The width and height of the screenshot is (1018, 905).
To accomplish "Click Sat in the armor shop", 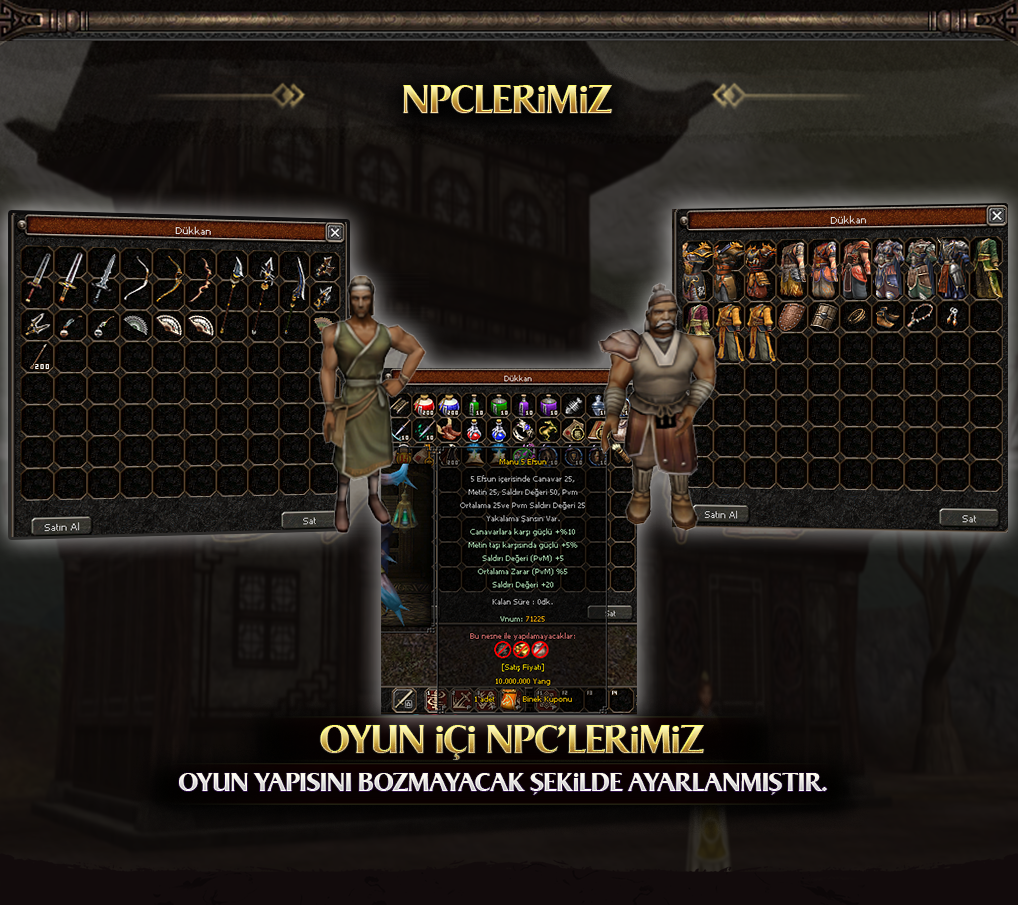I will (968, 518).
